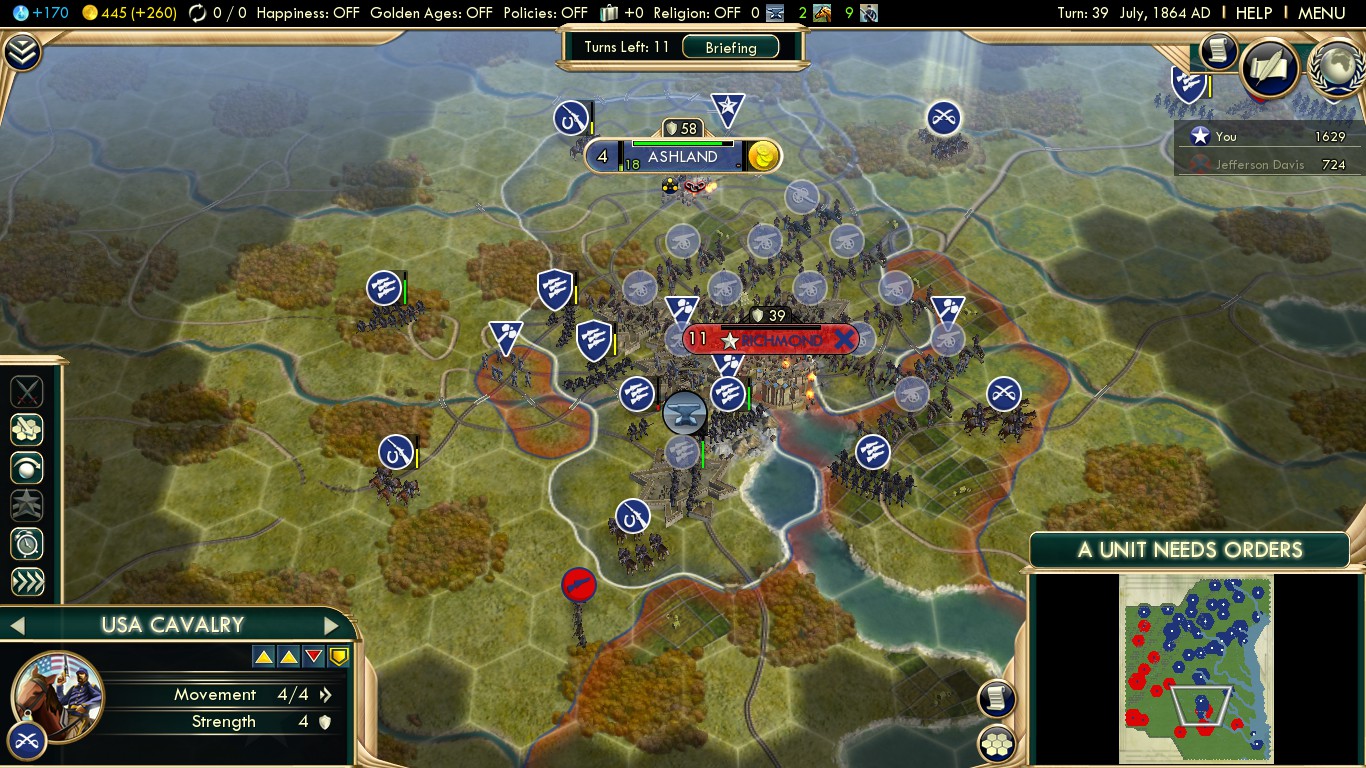The image size is (1366, 768).
Task: Choose the sleep alarm clock action
Action: [27, 543]
